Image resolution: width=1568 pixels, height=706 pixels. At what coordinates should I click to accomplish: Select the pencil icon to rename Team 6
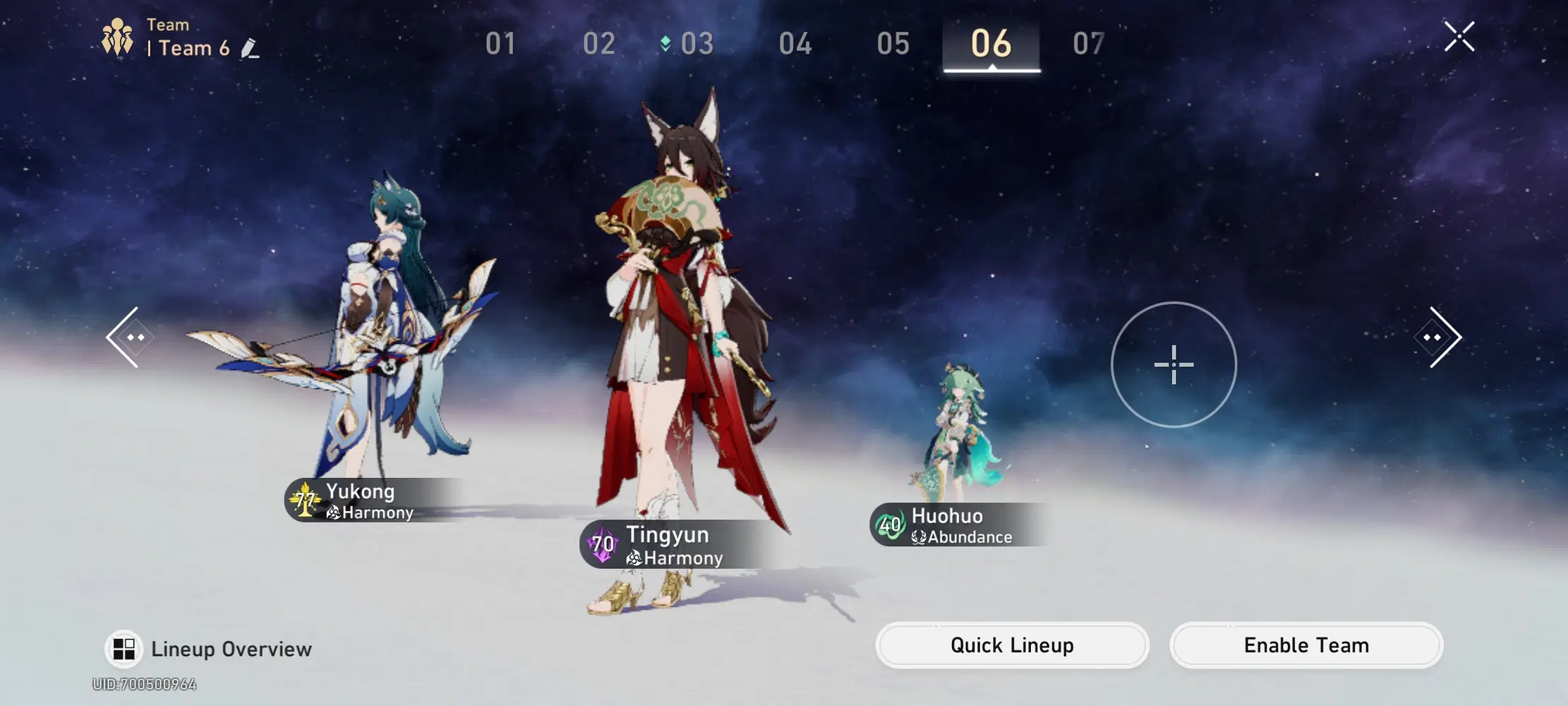(248, 49)
